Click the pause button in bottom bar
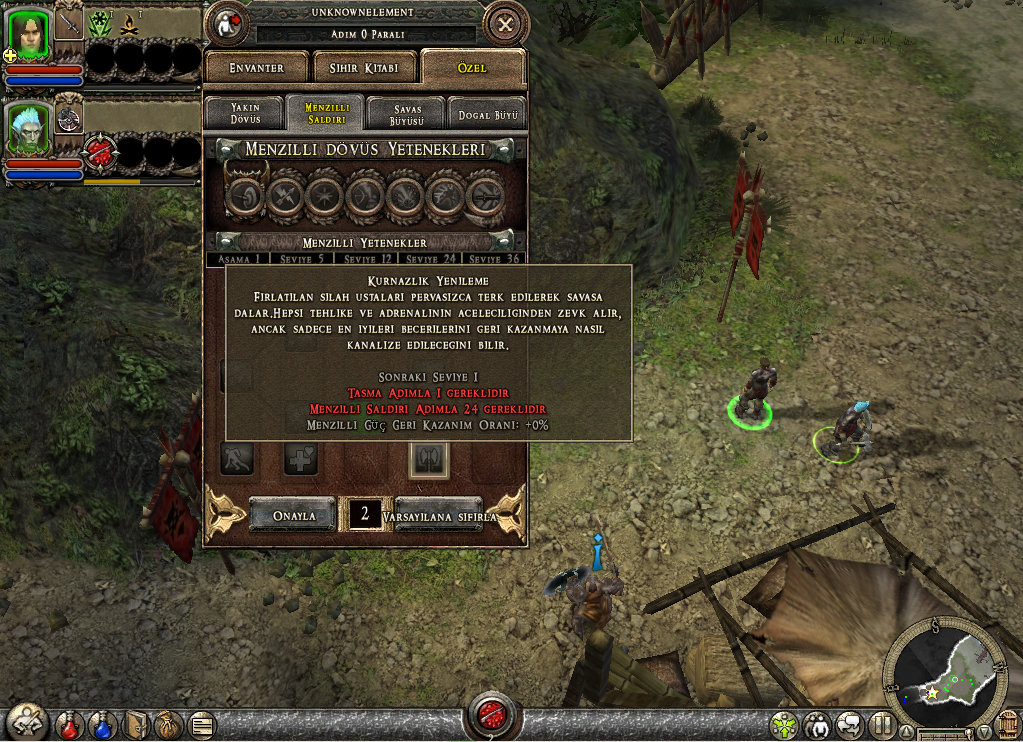Image resolution: width=1023 pixels, height=742 pixels. click(881, 723)
